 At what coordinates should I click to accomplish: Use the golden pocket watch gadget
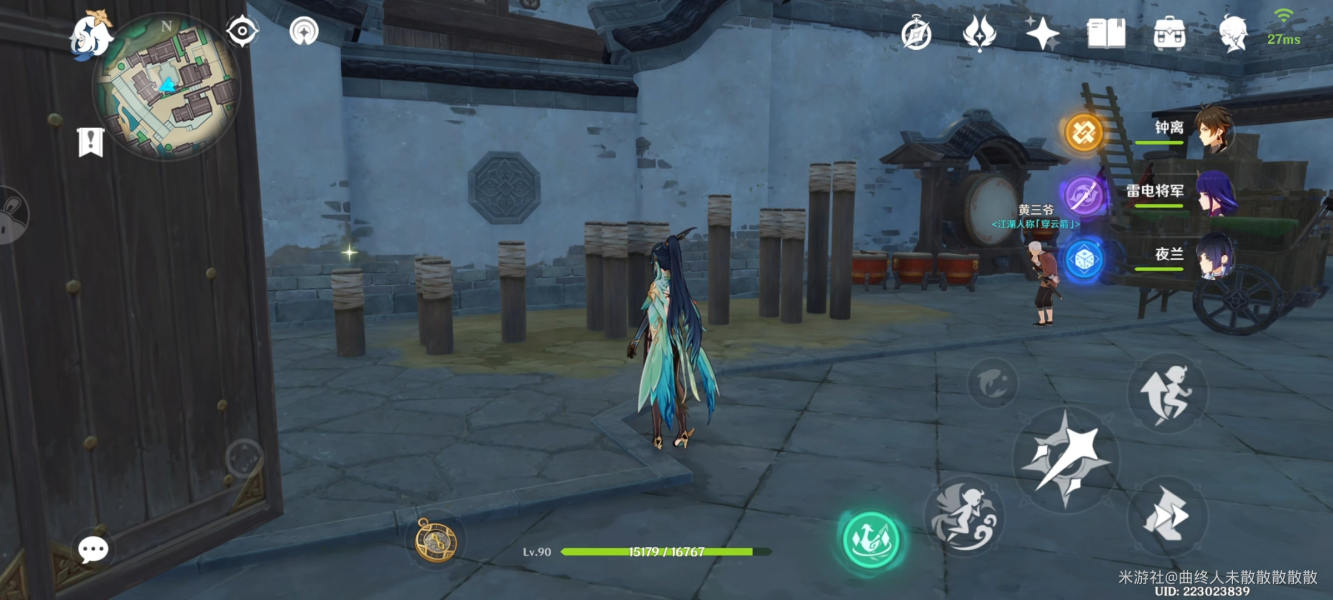click(x=435, y=540)
